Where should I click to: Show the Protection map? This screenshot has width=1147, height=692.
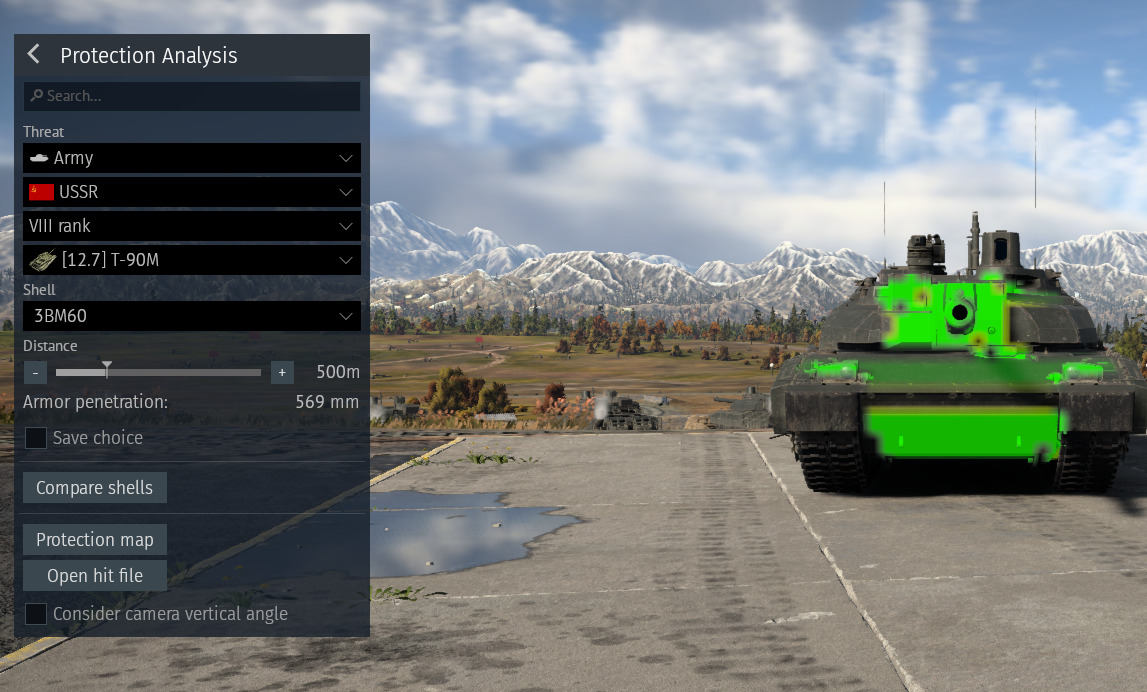pyautogui.click(x=95, y=540)
